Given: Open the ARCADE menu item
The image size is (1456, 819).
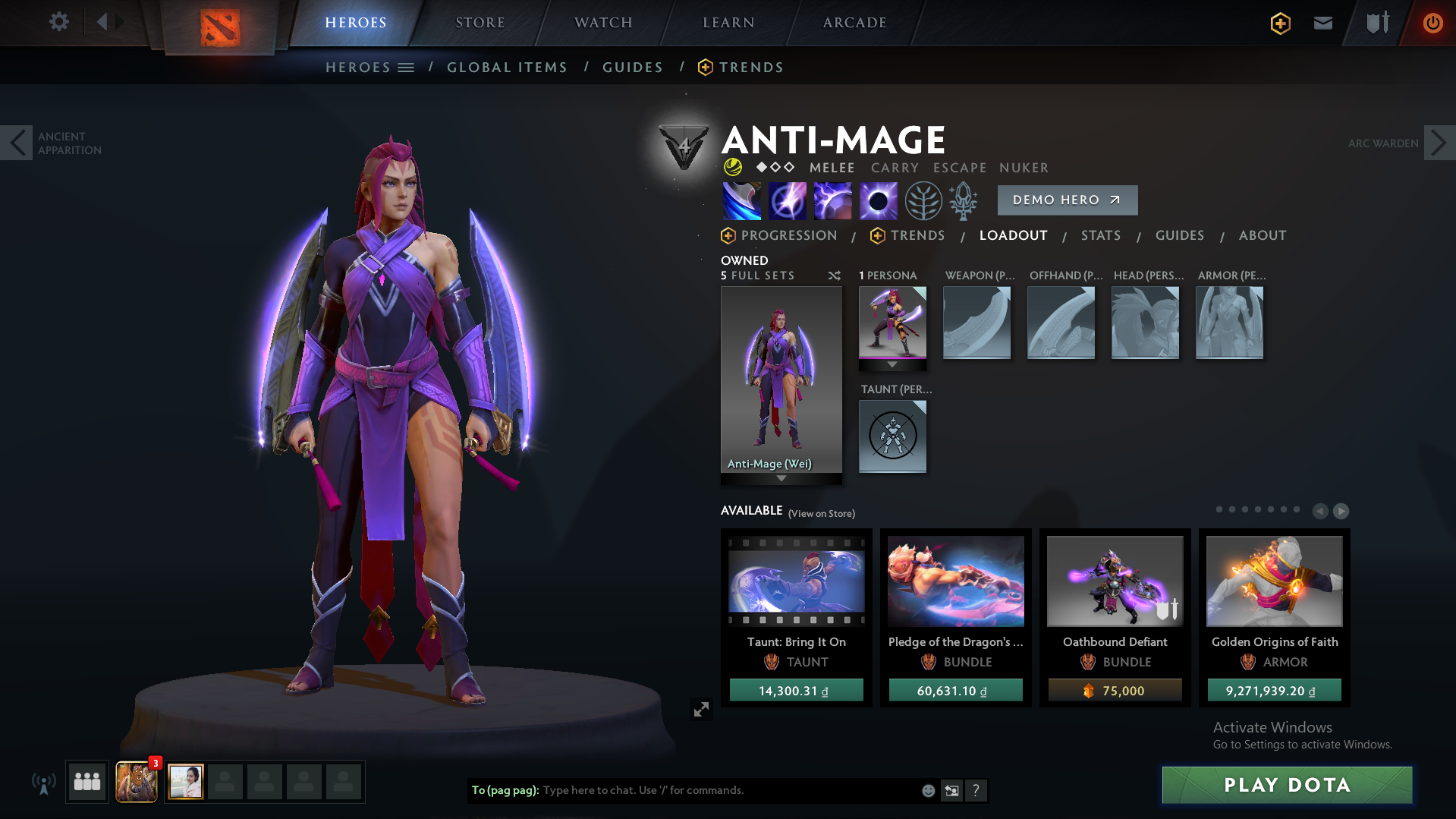Looking at the screenshot, I should coord(853,22).
